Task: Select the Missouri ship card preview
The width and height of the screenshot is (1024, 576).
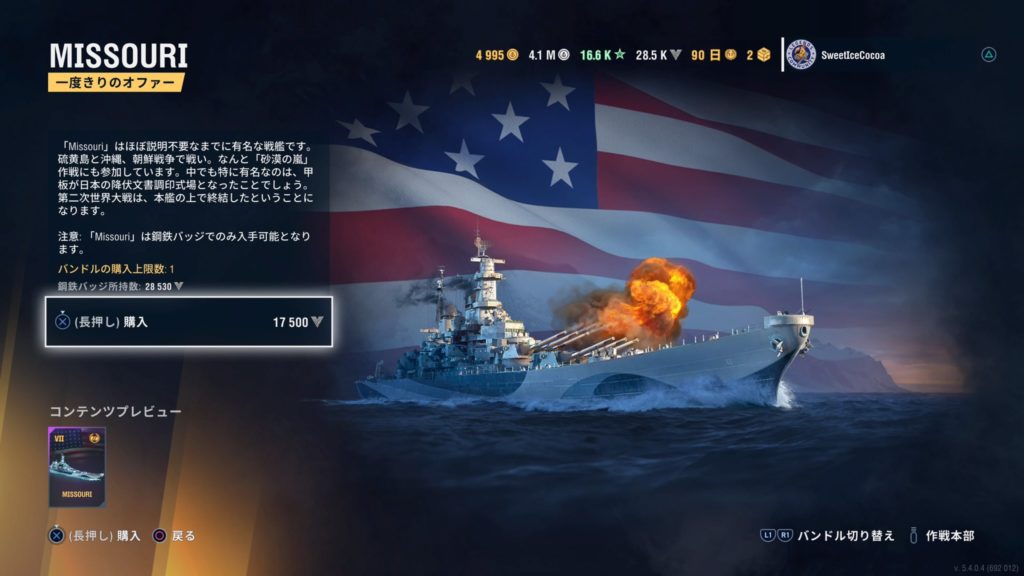Action: click(77, 467)
